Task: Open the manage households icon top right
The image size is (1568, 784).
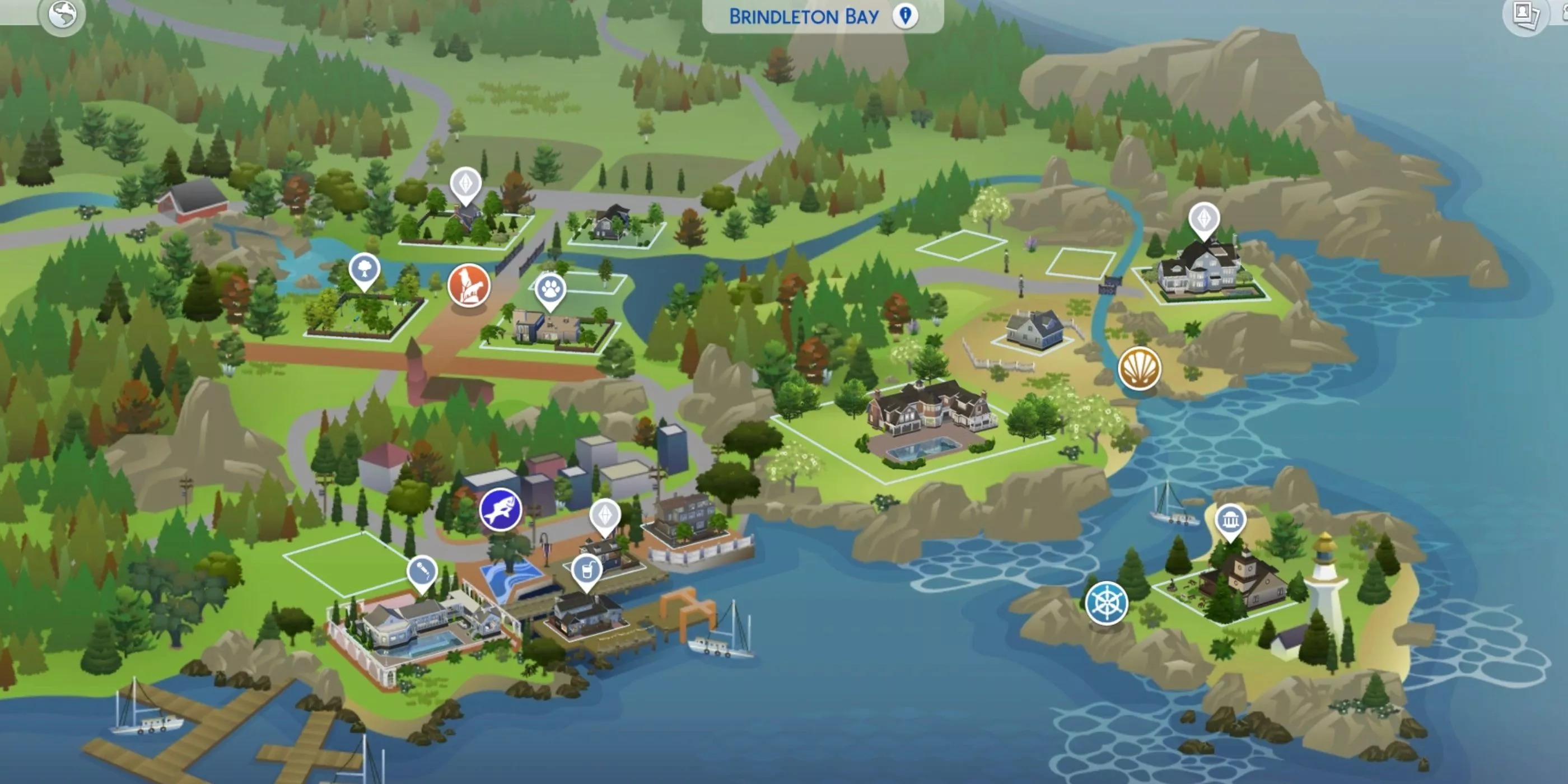Action: coord(1528,16)
